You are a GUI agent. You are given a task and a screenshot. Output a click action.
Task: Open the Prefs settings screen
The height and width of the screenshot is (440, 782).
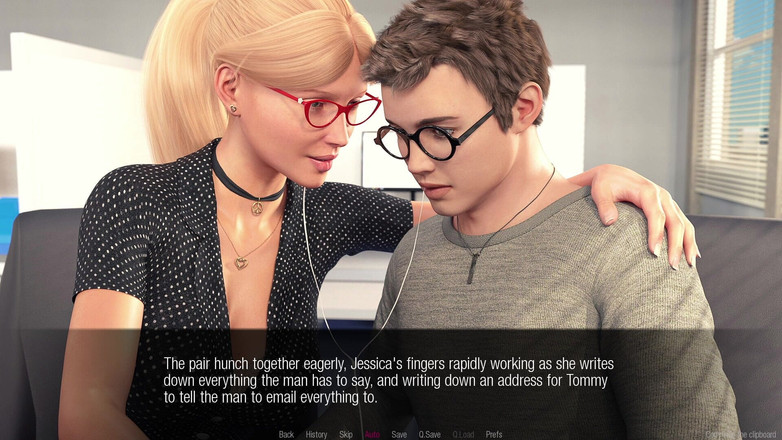tap(494, 434)
